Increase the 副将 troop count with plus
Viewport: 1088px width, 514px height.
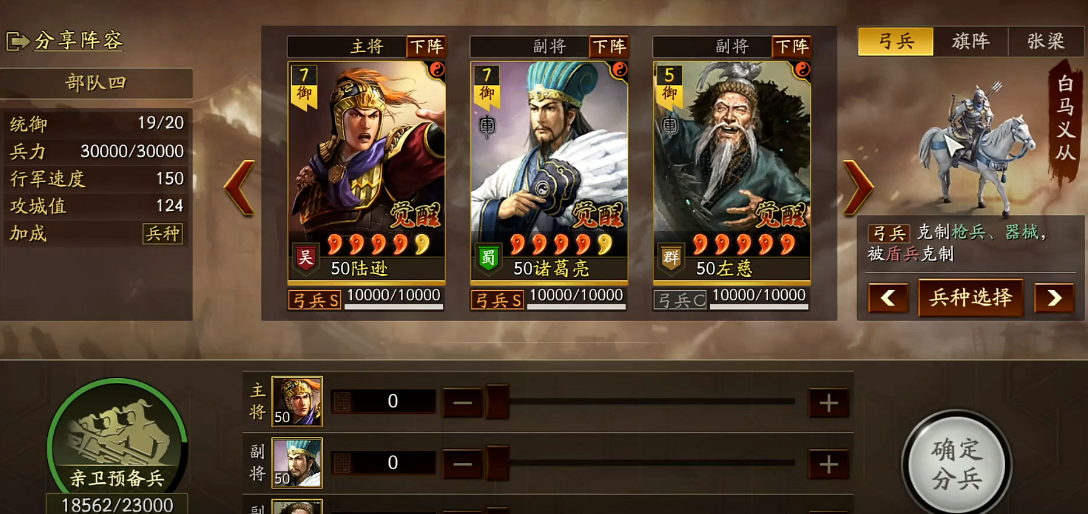[829, 464]
